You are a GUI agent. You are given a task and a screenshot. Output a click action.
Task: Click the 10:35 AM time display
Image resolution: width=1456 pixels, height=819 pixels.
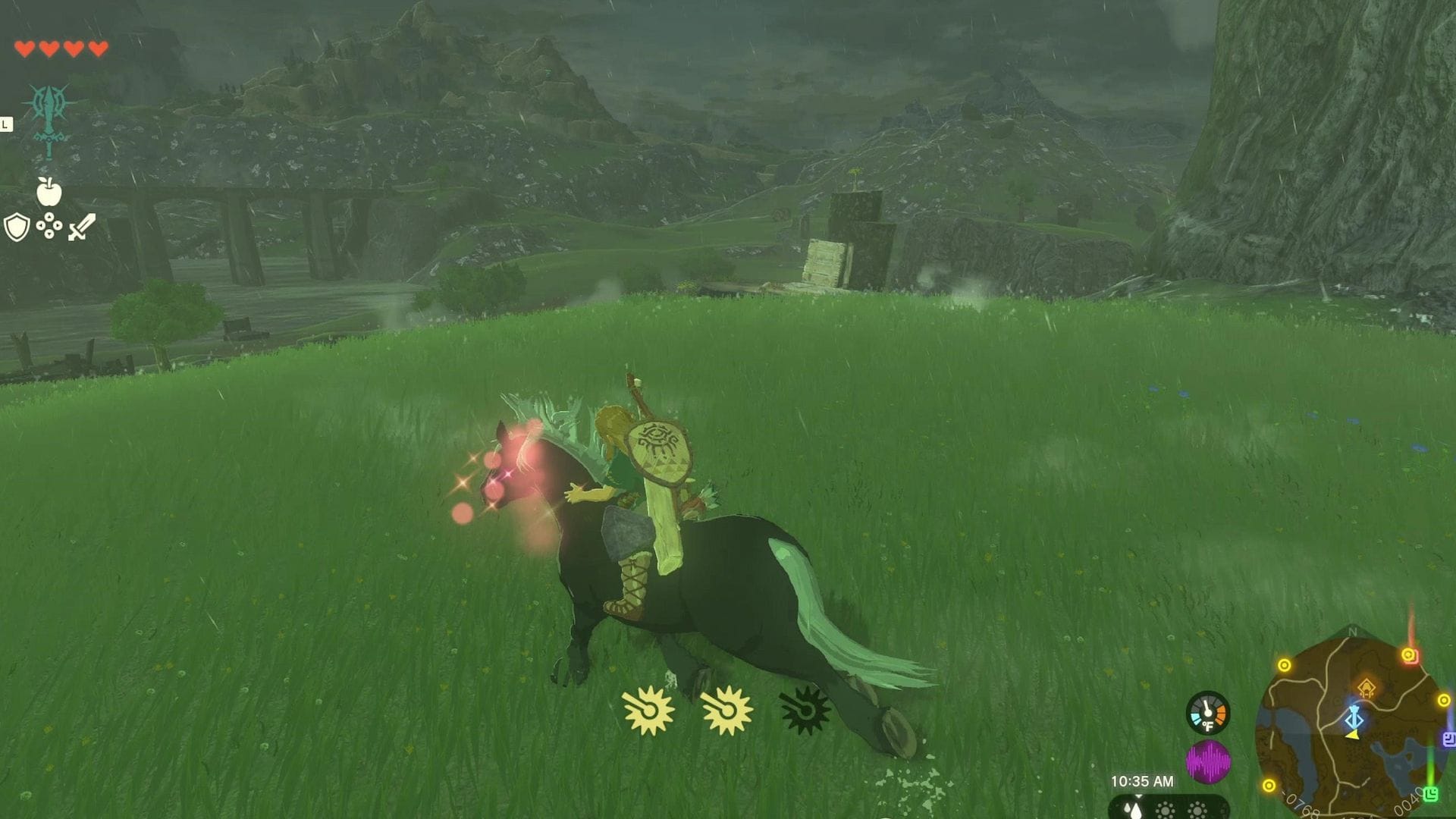tap(1142, 782)
